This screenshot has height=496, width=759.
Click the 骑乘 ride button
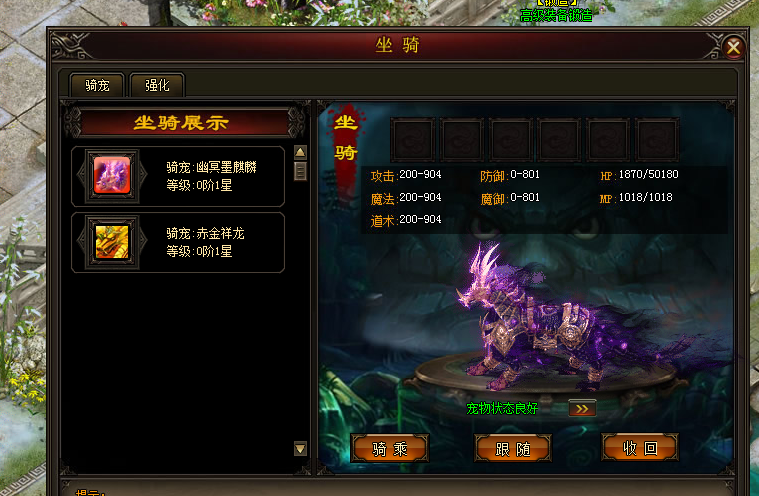(390, 448)
